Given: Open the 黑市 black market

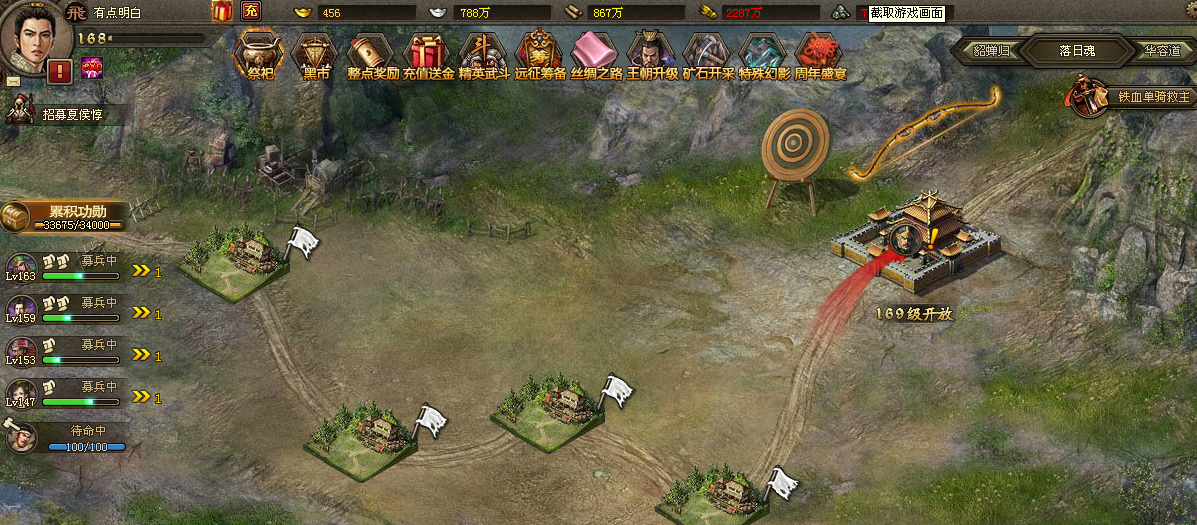Looking at the screenshot, I should (316, 55).
